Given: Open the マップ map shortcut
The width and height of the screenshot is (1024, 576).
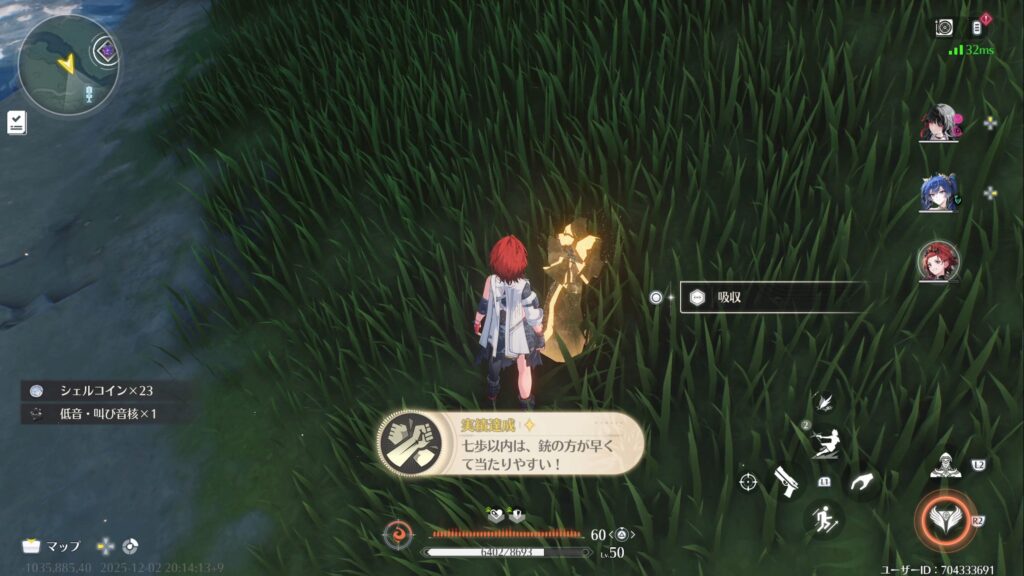Looking at the screenshot, I should coord(54,546).
